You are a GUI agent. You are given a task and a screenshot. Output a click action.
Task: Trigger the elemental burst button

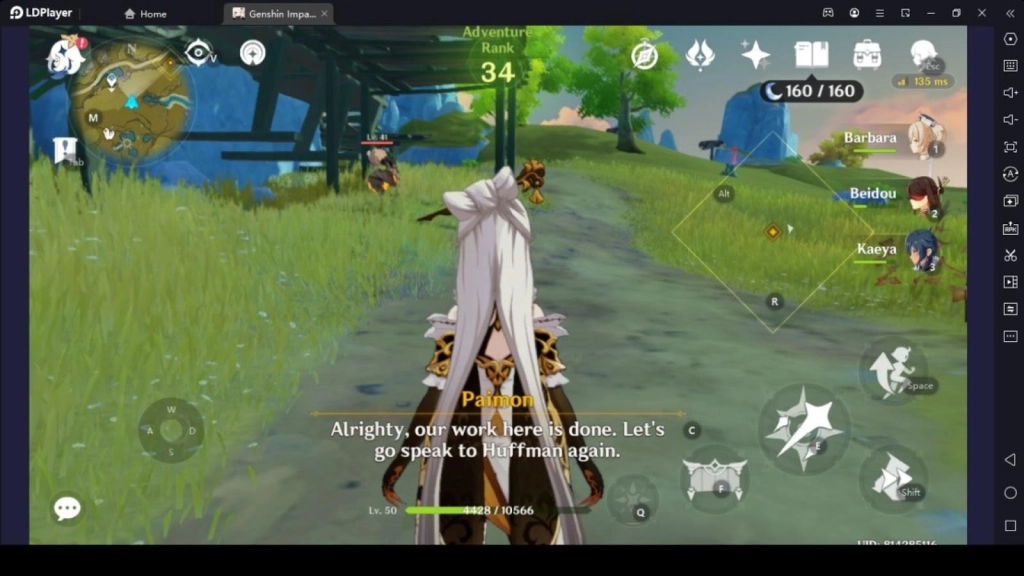point(632,498)
